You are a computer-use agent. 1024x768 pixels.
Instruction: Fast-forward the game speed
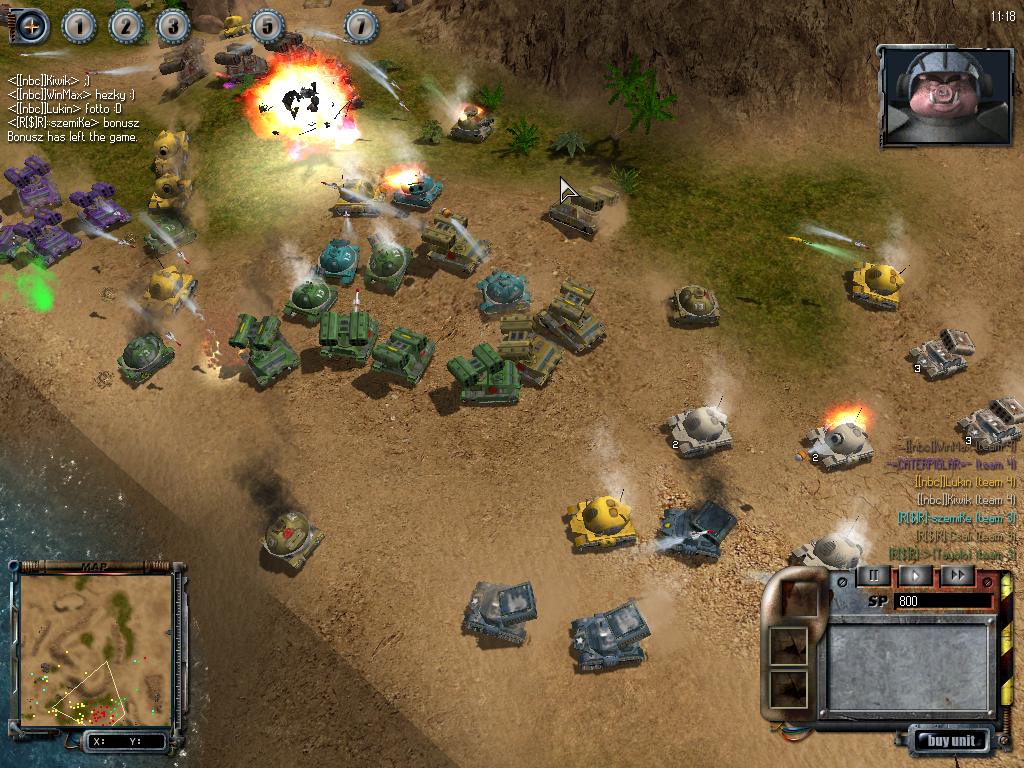(957, 575)
